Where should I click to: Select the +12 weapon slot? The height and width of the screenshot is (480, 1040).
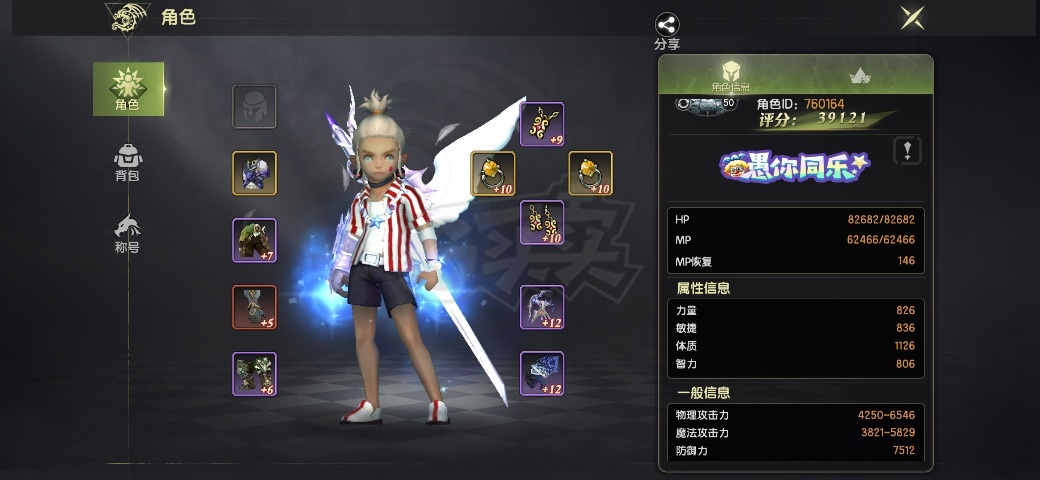[x=542, y=307]
